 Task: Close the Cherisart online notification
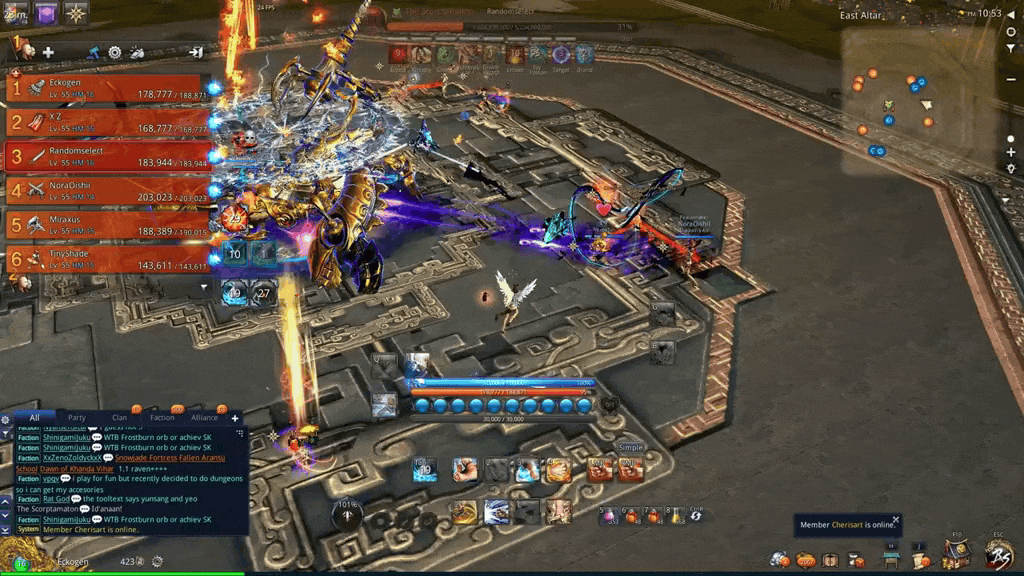click(x=896, y=519)
